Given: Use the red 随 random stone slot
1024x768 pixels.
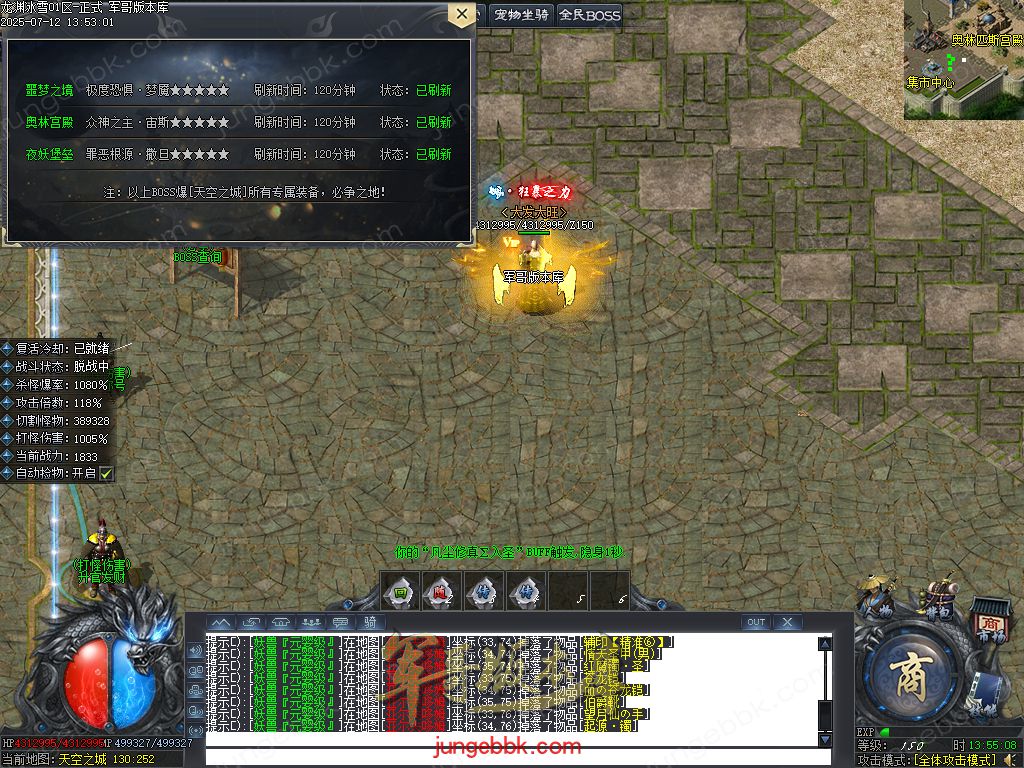Looking at the screenshot, I should 440,592.
